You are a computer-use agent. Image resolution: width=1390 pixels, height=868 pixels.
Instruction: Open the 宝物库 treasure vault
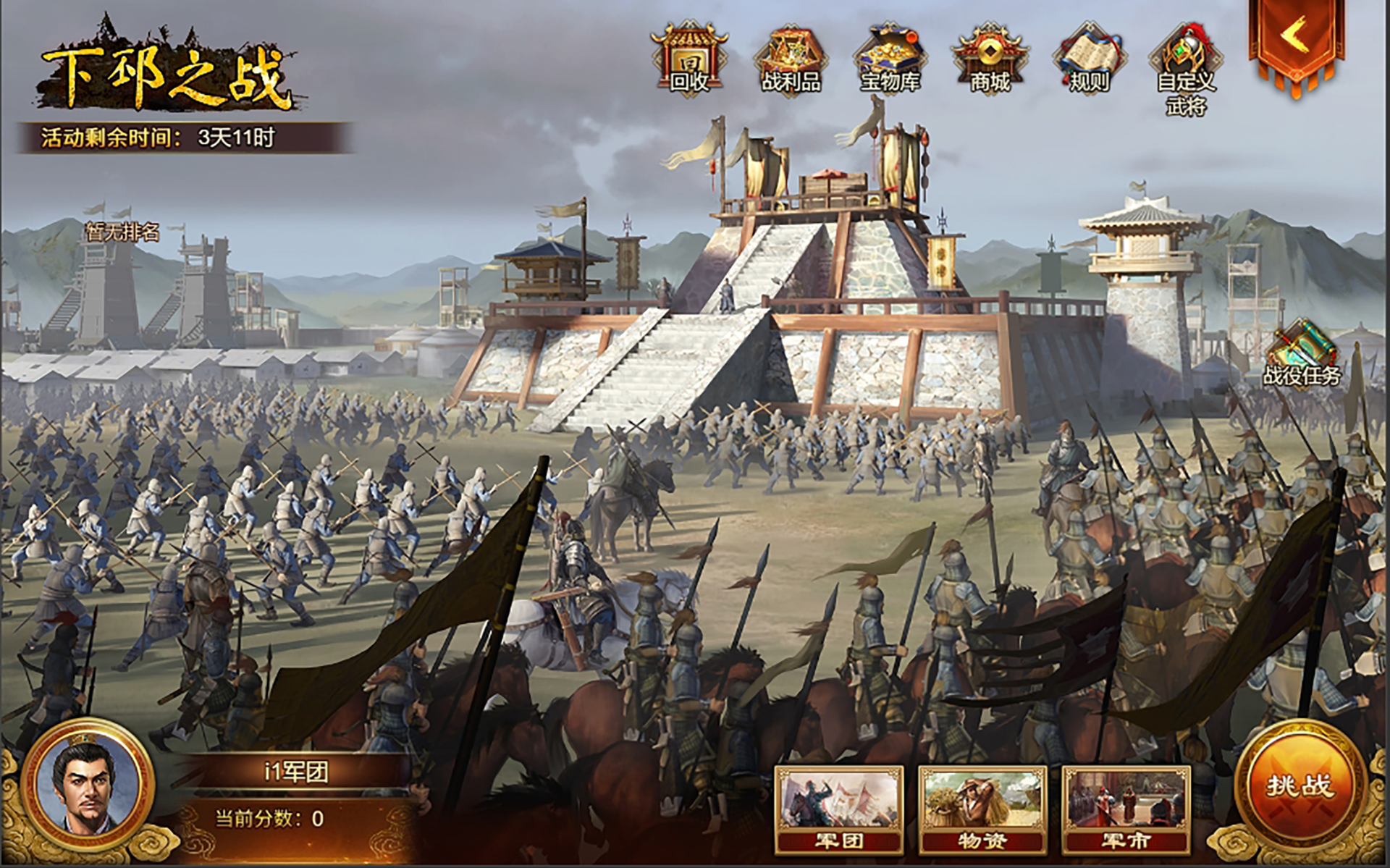click(x=890, y=59)
